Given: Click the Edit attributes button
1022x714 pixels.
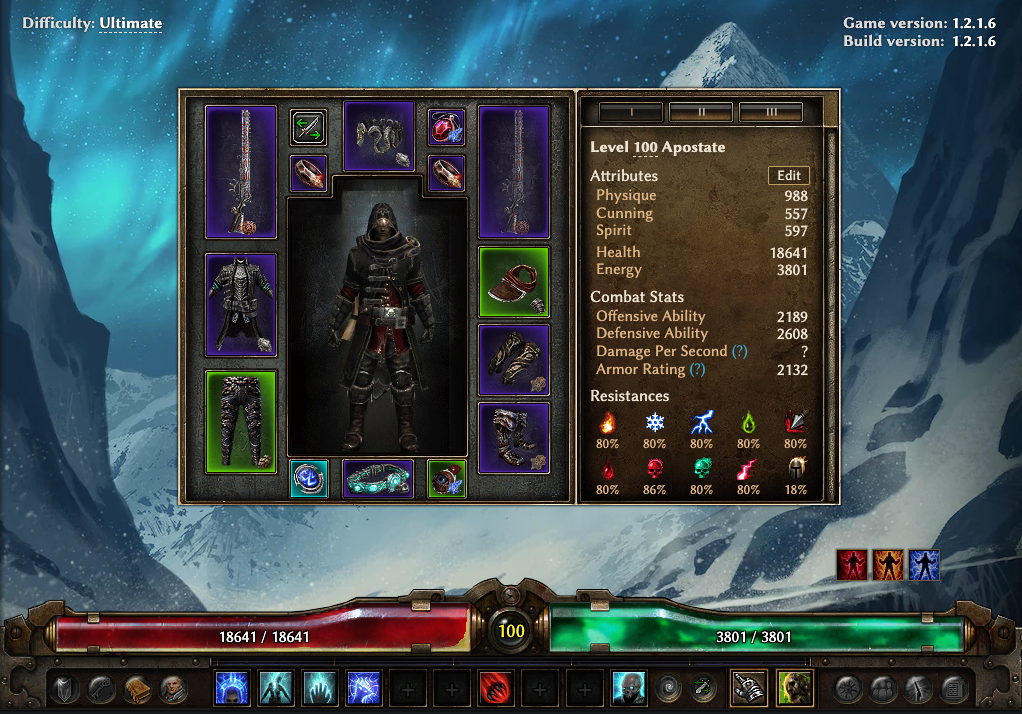Looking at the screenshot, I should pyautogui.click(x=788, y=175).
